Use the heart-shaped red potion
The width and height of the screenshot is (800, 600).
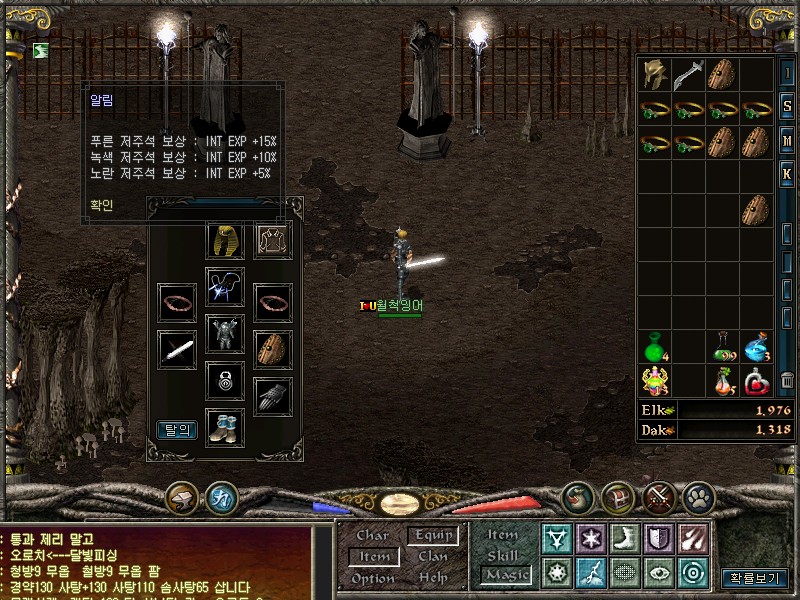point(757,381)
